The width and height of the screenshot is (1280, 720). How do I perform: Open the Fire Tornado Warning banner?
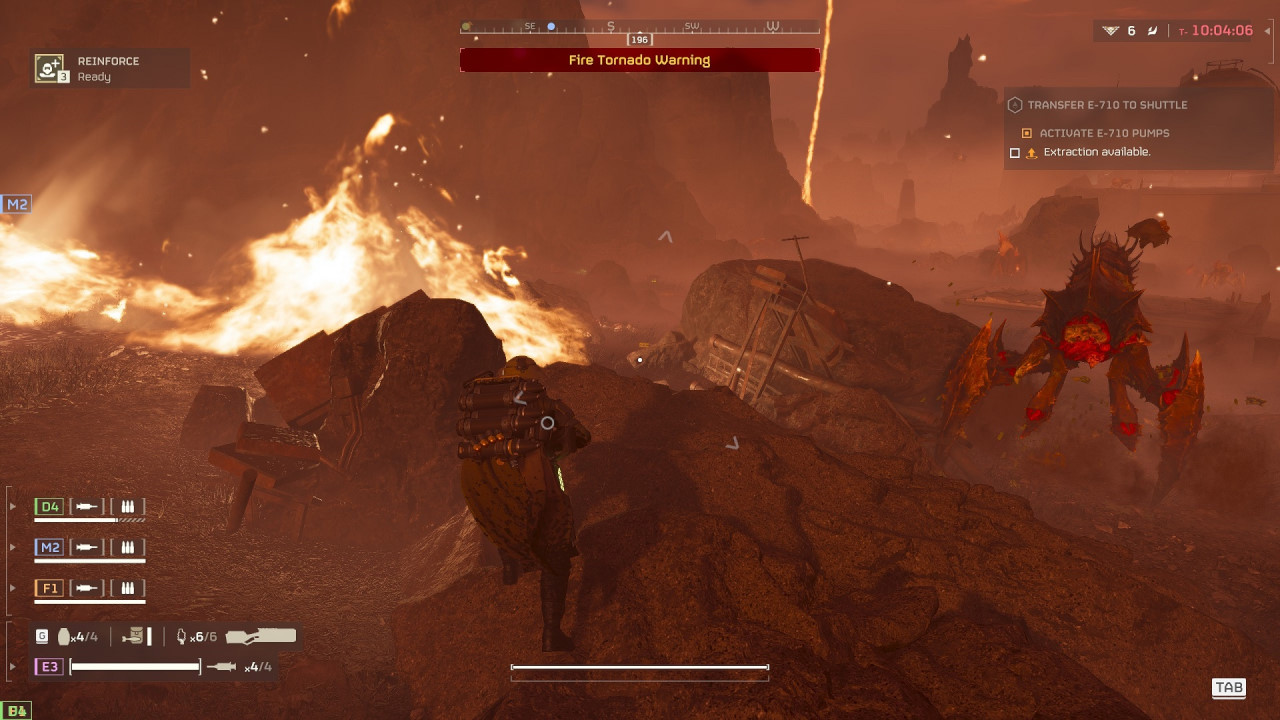tap(639, 60)
